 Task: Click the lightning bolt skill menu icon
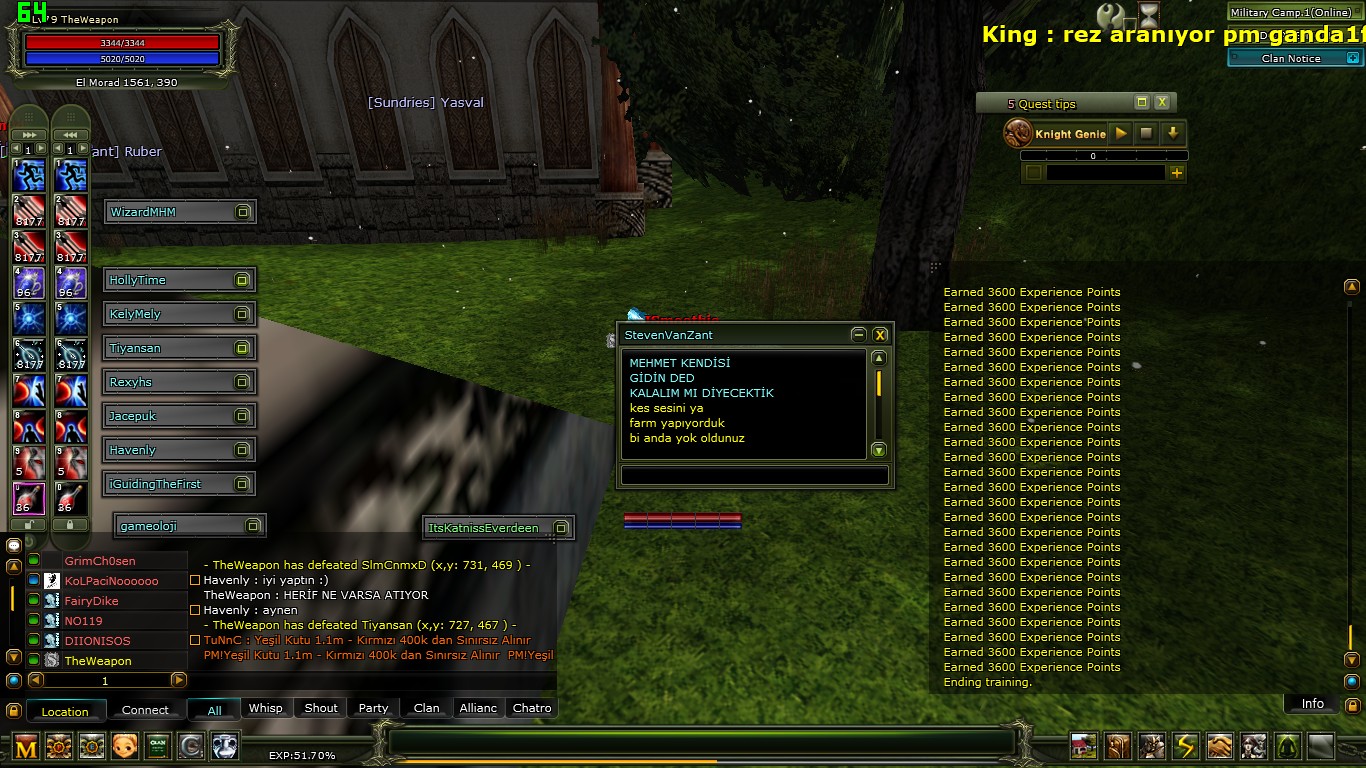pos(1186,746)
